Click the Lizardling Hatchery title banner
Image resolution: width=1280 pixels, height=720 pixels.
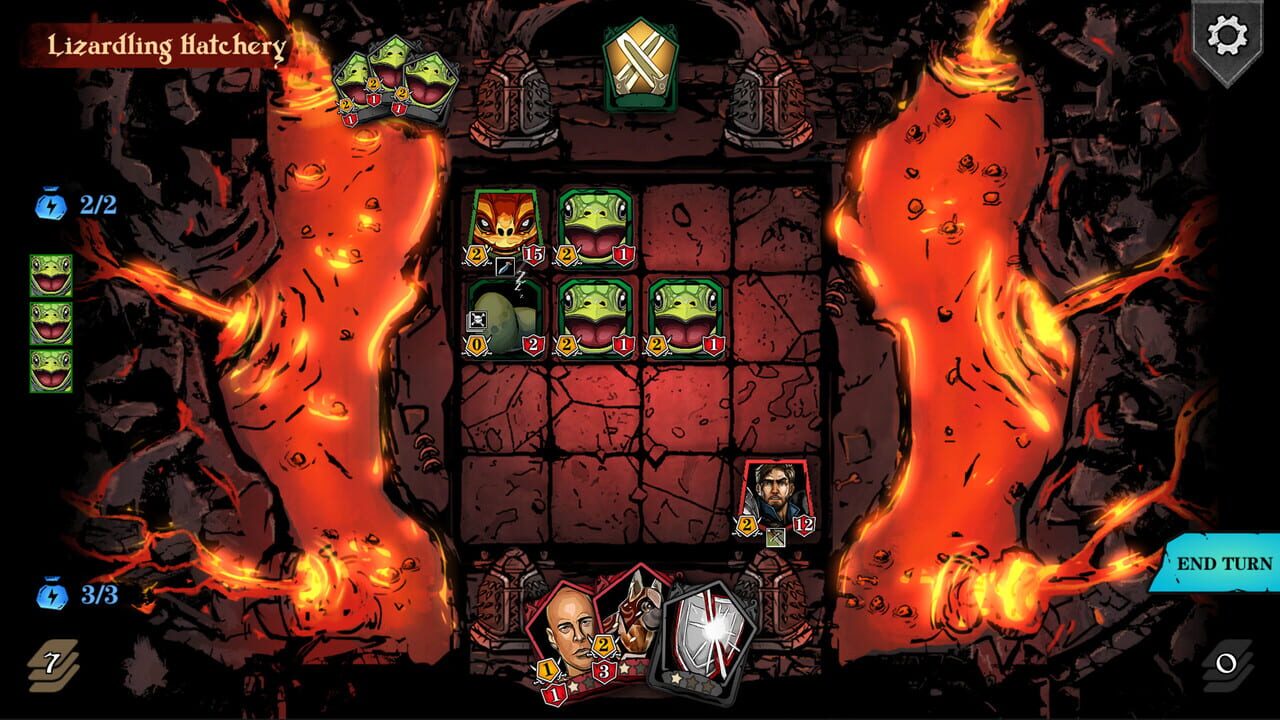[x=165, y=45]
